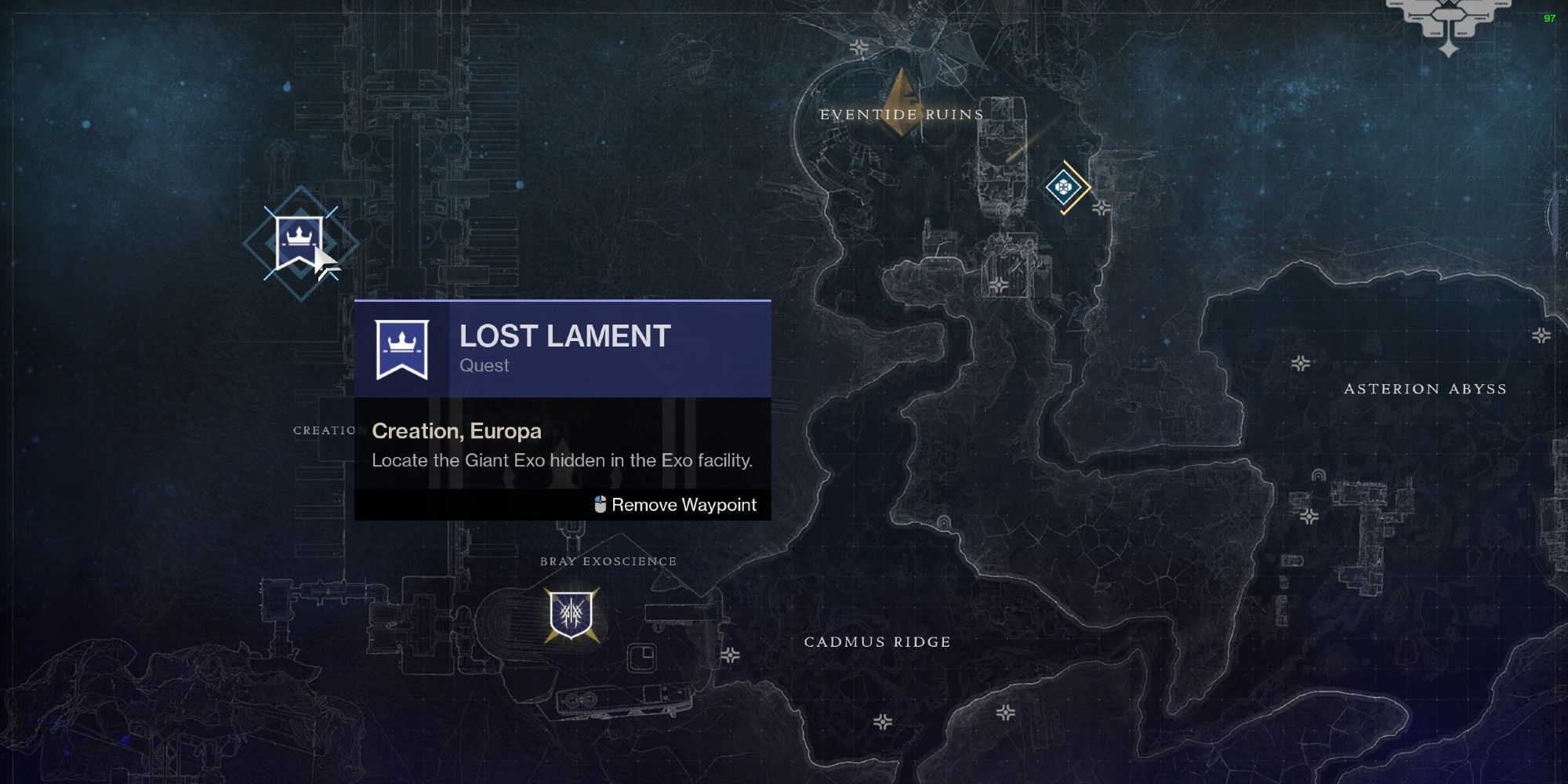This screenshot has height=784, width=1568.
Task: Click the EVENTIDE RUINS region label
Action: click(900, 114)
